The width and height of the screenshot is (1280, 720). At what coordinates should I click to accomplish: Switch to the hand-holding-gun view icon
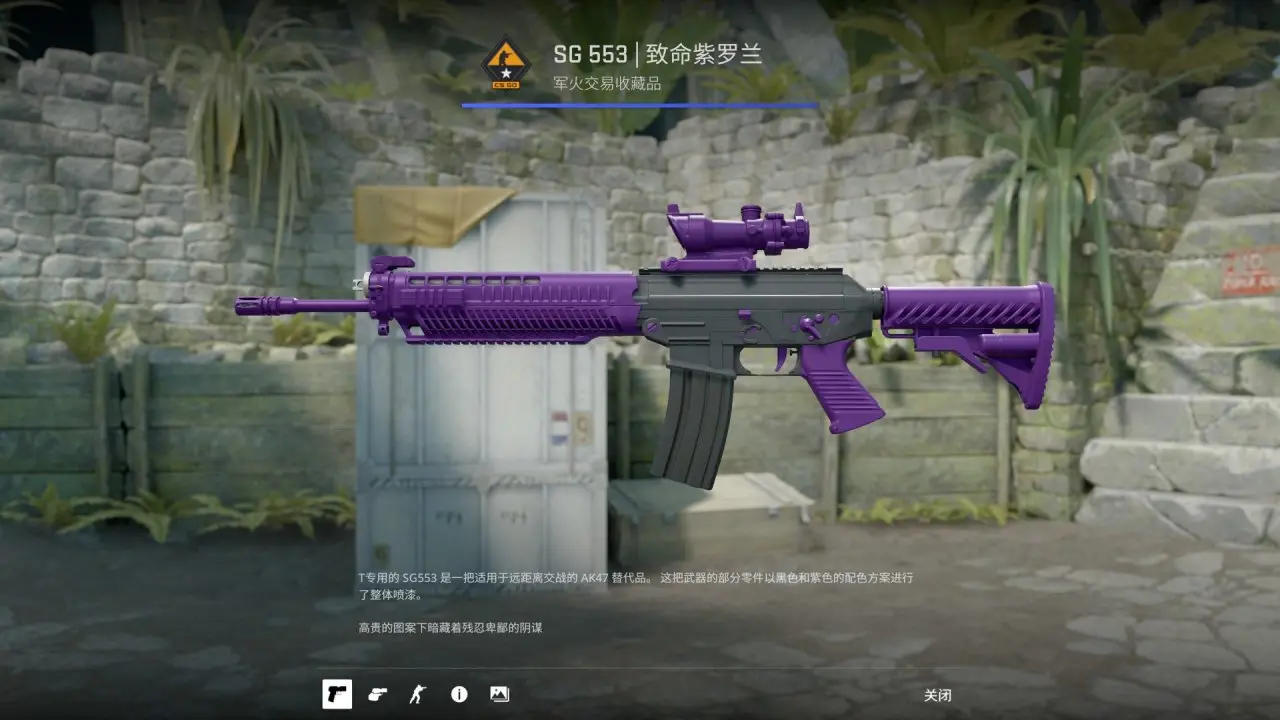pos(377,694)
